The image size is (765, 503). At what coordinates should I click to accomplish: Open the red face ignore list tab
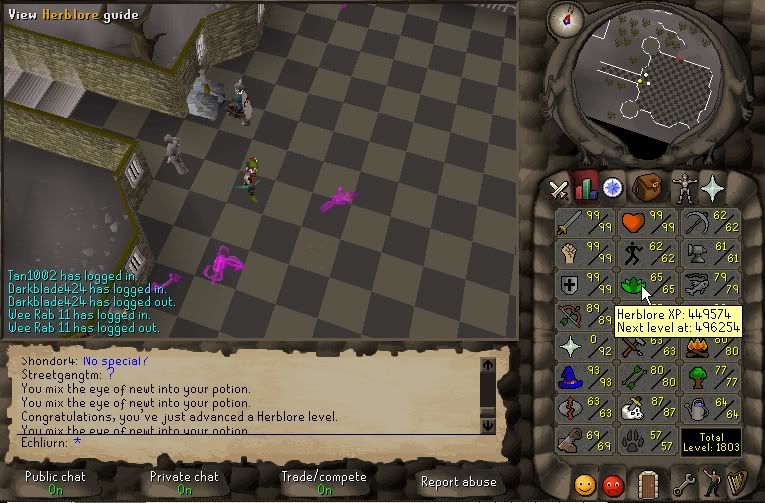click(613, 484)
